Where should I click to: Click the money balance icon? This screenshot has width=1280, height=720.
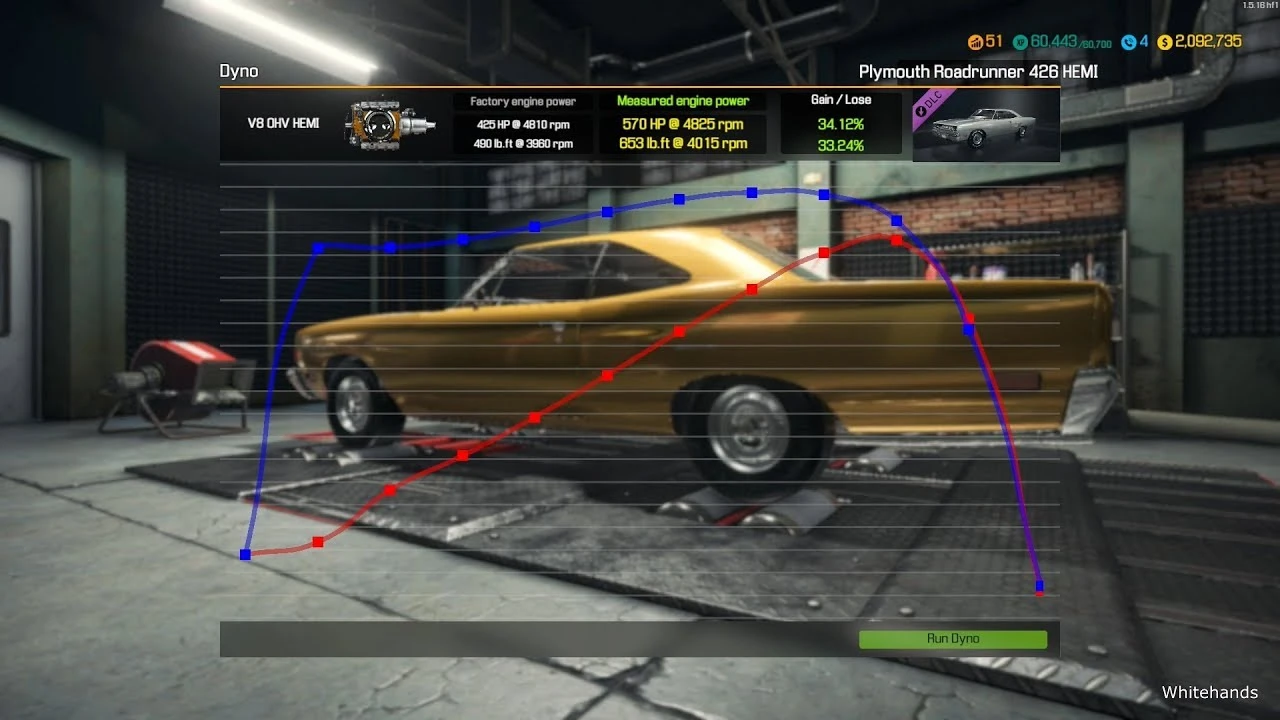point(1163,42)
